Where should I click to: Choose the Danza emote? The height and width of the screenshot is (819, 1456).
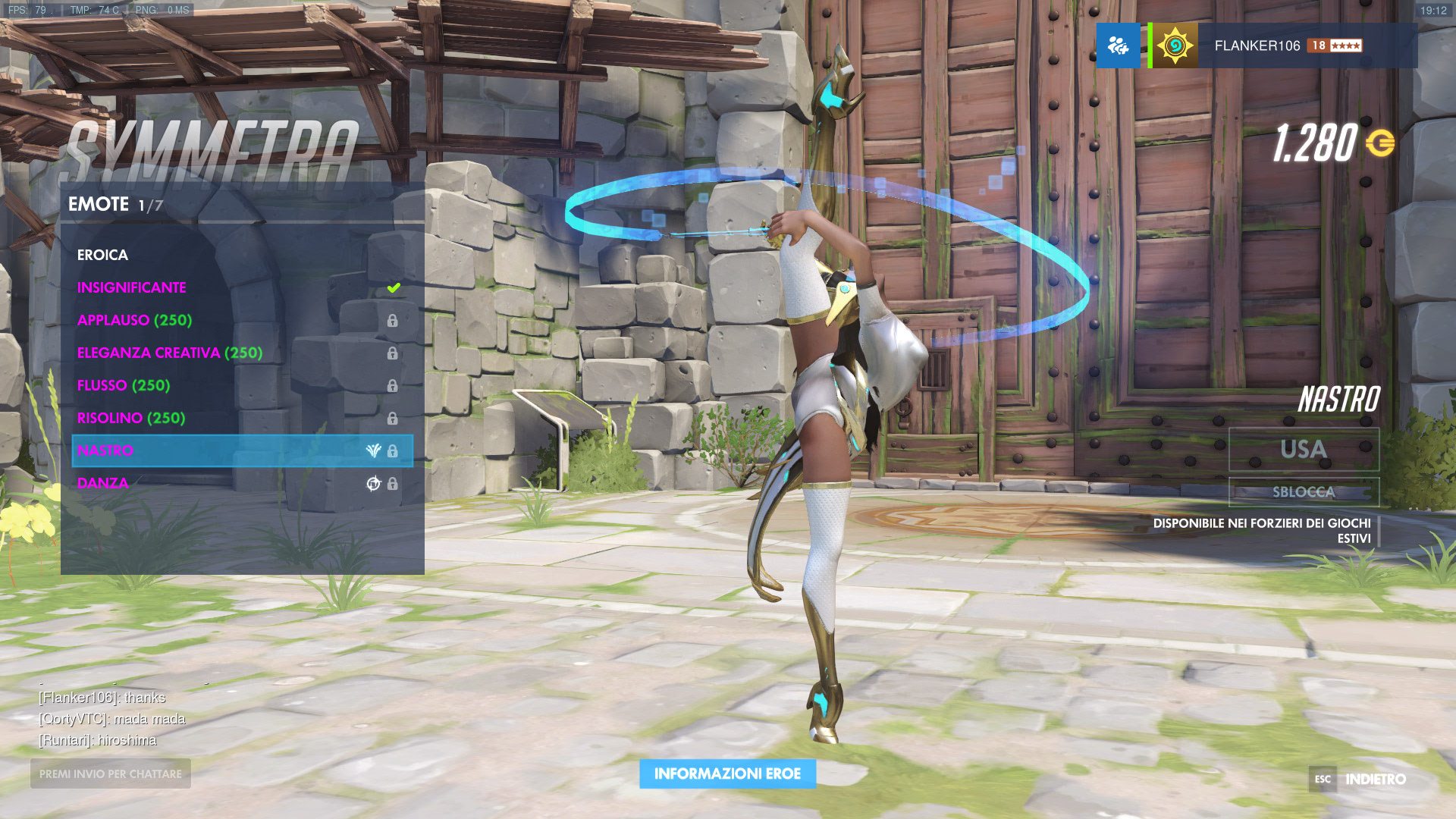102,483
